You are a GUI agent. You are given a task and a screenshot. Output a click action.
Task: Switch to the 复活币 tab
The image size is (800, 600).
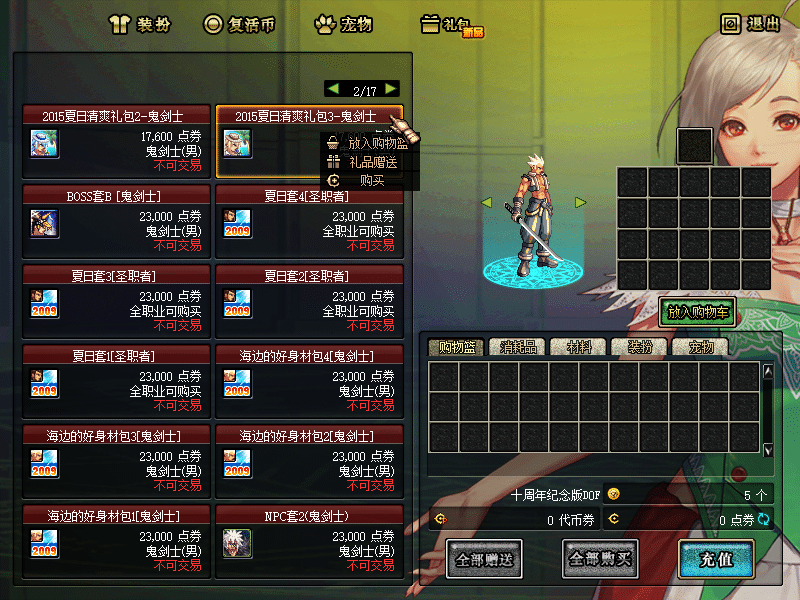pos(239,24)
